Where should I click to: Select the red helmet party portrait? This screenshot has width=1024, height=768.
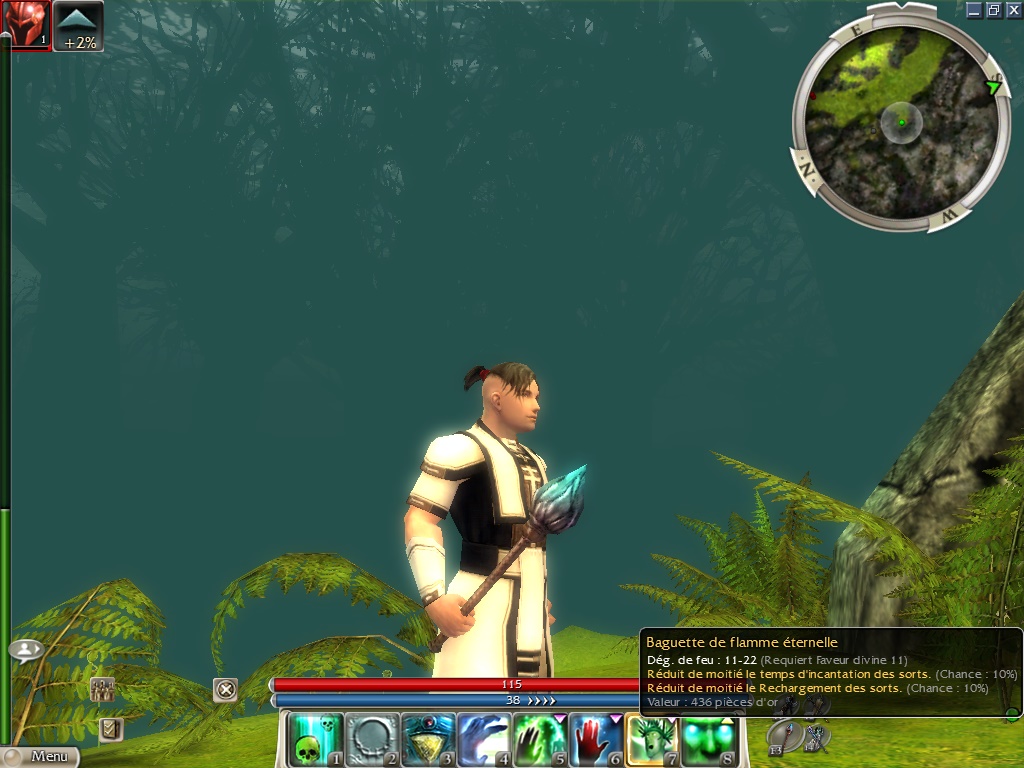coord(26,25)
